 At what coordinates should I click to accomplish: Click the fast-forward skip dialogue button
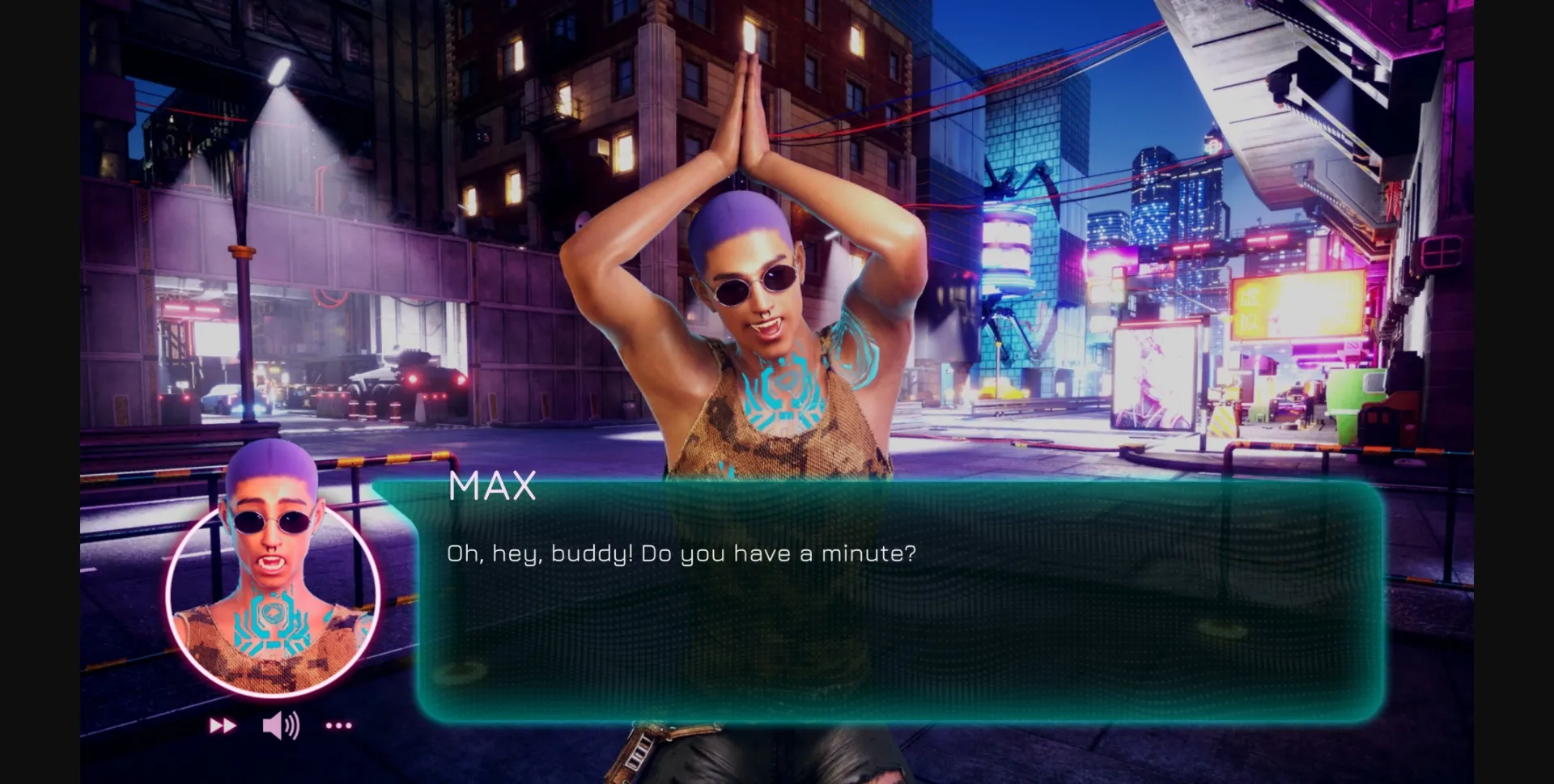(x=223, y=726)
